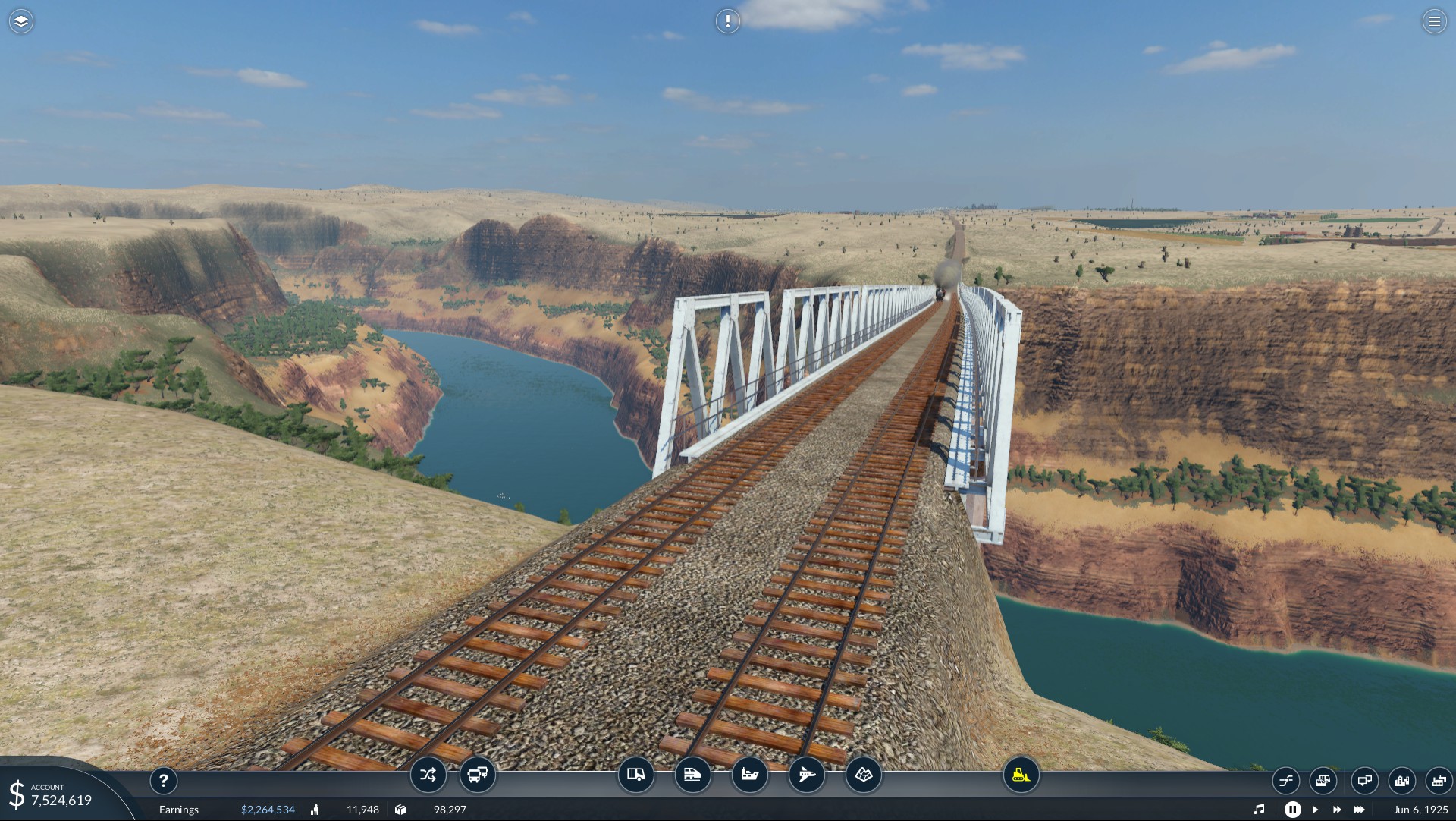
Task: Open the main game menu
Action: tap(1434, 21)
